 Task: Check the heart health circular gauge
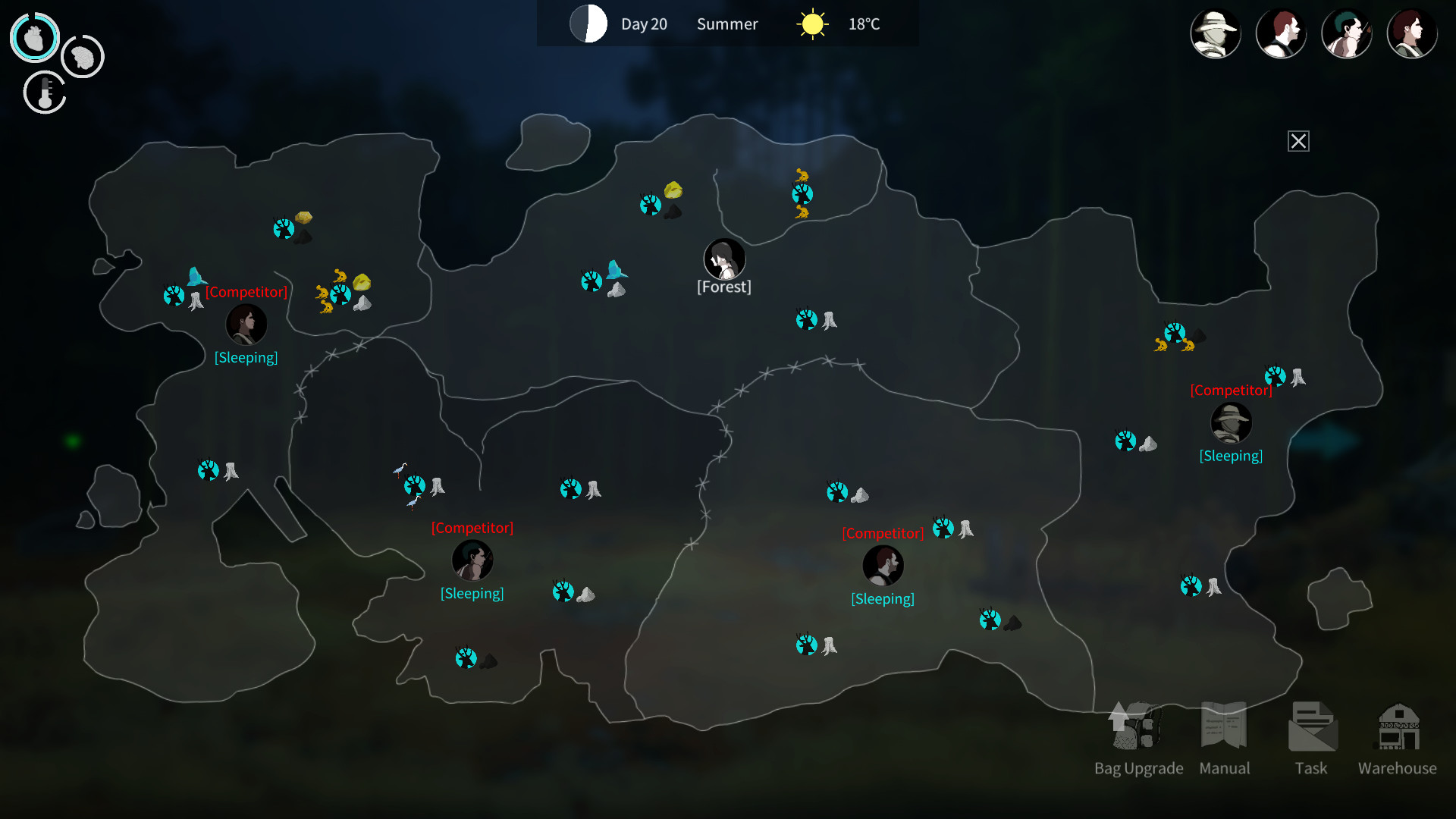point(33,36)
